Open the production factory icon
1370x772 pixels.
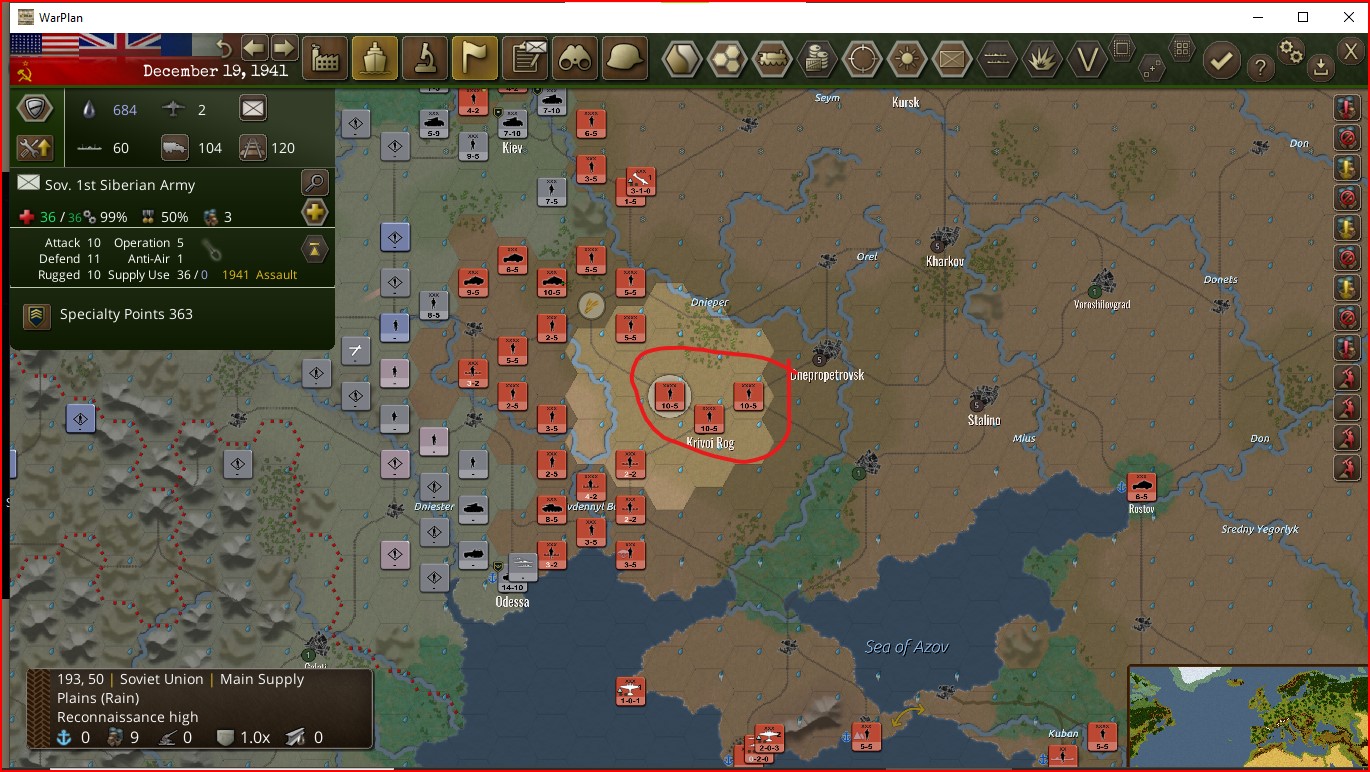click(324, 57)
